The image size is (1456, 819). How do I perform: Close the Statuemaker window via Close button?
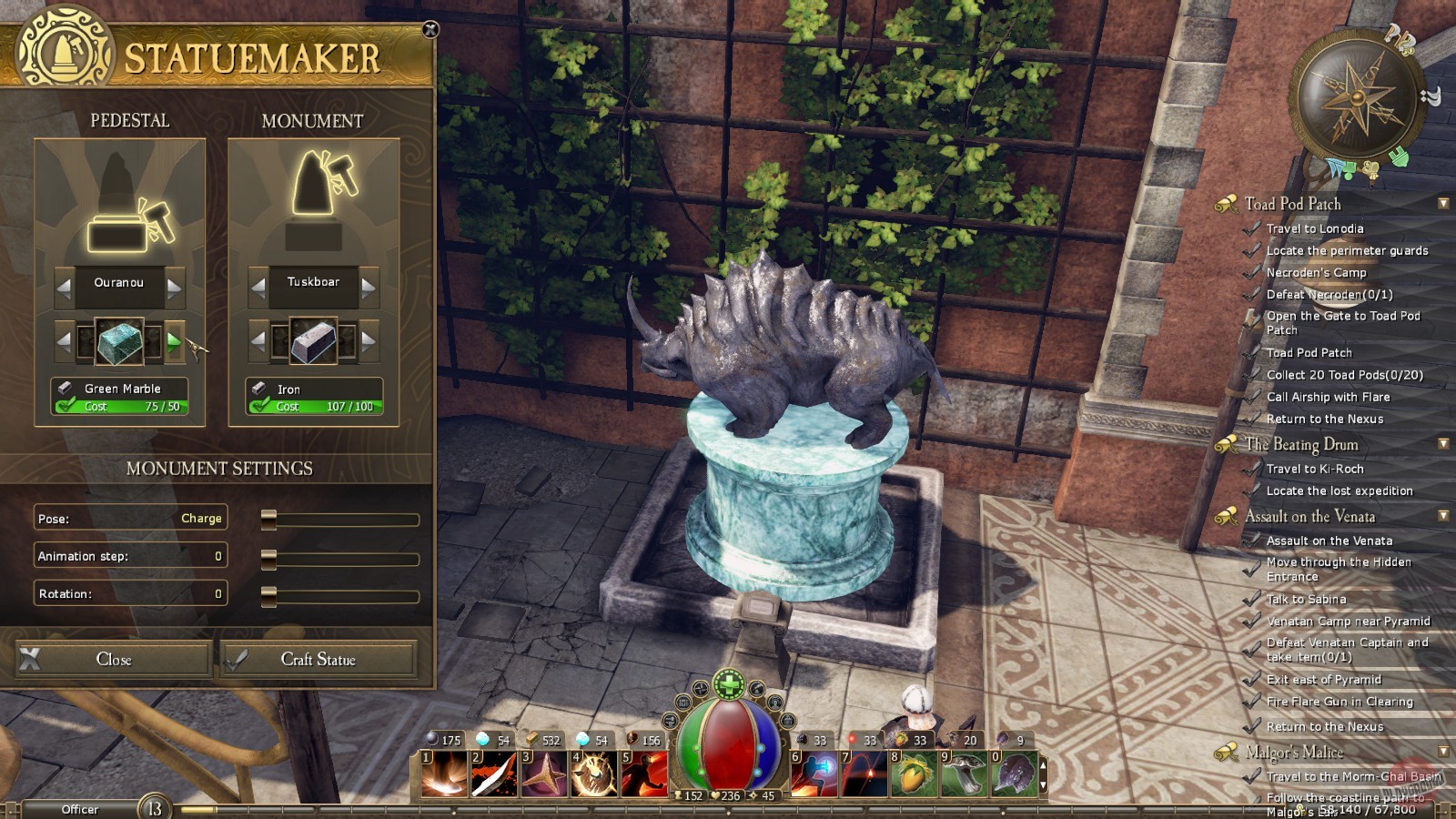[112, 659]
